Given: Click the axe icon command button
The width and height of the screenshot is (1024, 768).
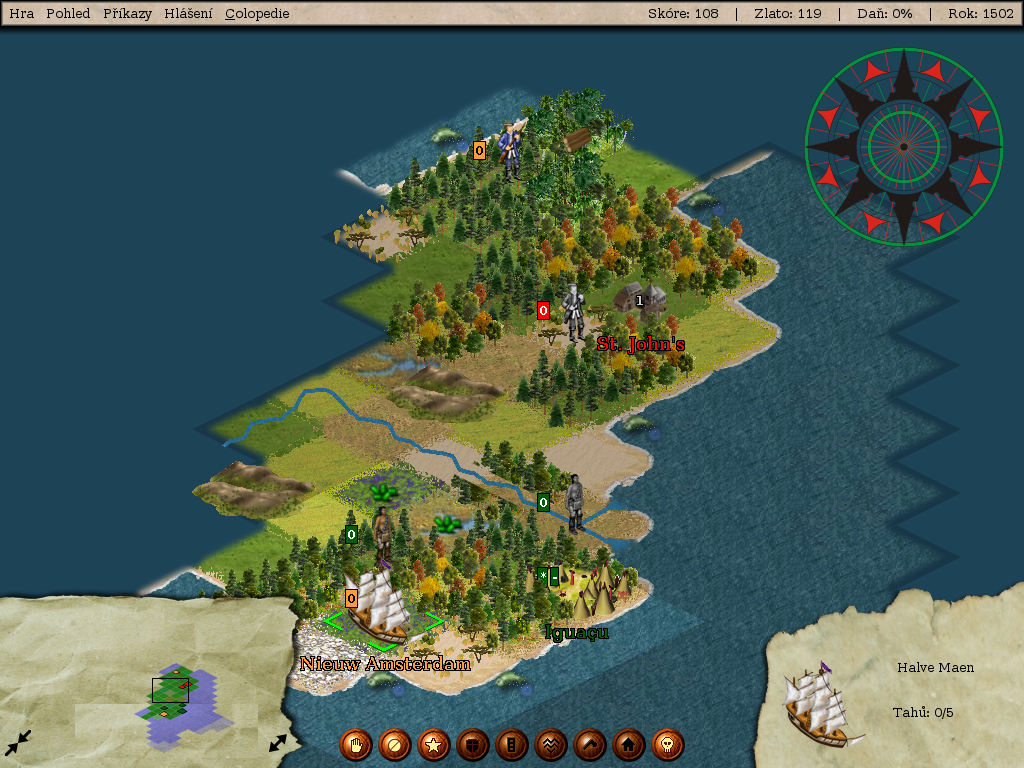Looking at the screenshot, I should coord(589,744).
